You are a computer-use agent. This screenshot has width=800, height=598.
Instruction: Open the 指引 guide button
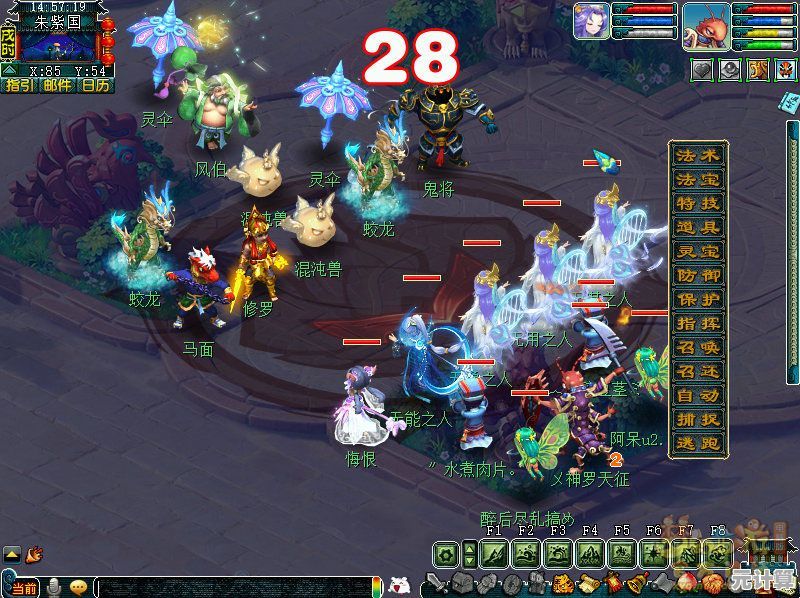19,85
